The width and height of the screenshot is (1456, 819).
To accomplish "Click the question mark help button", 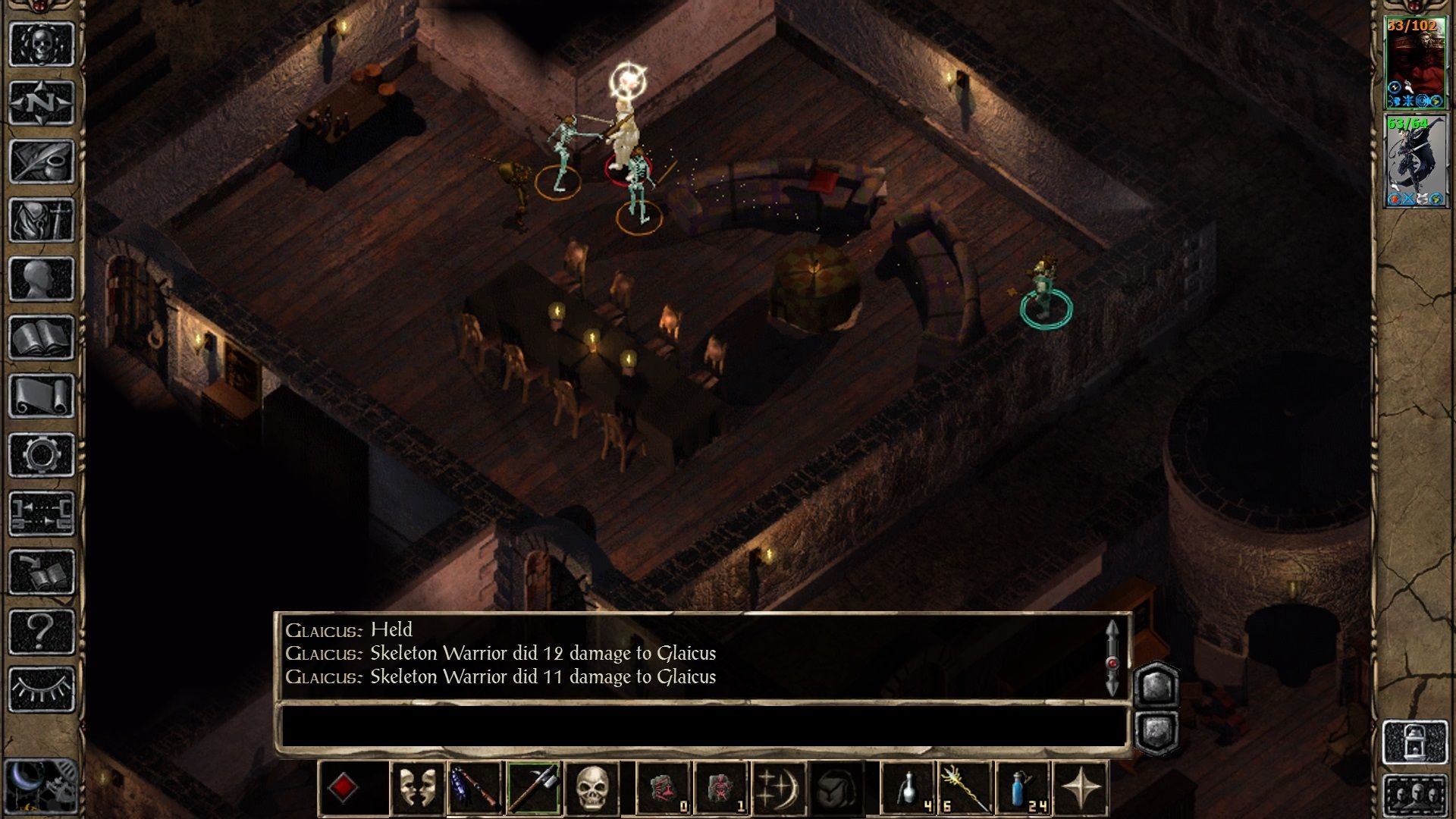I will pyautogui.click(x=42, y=631).
